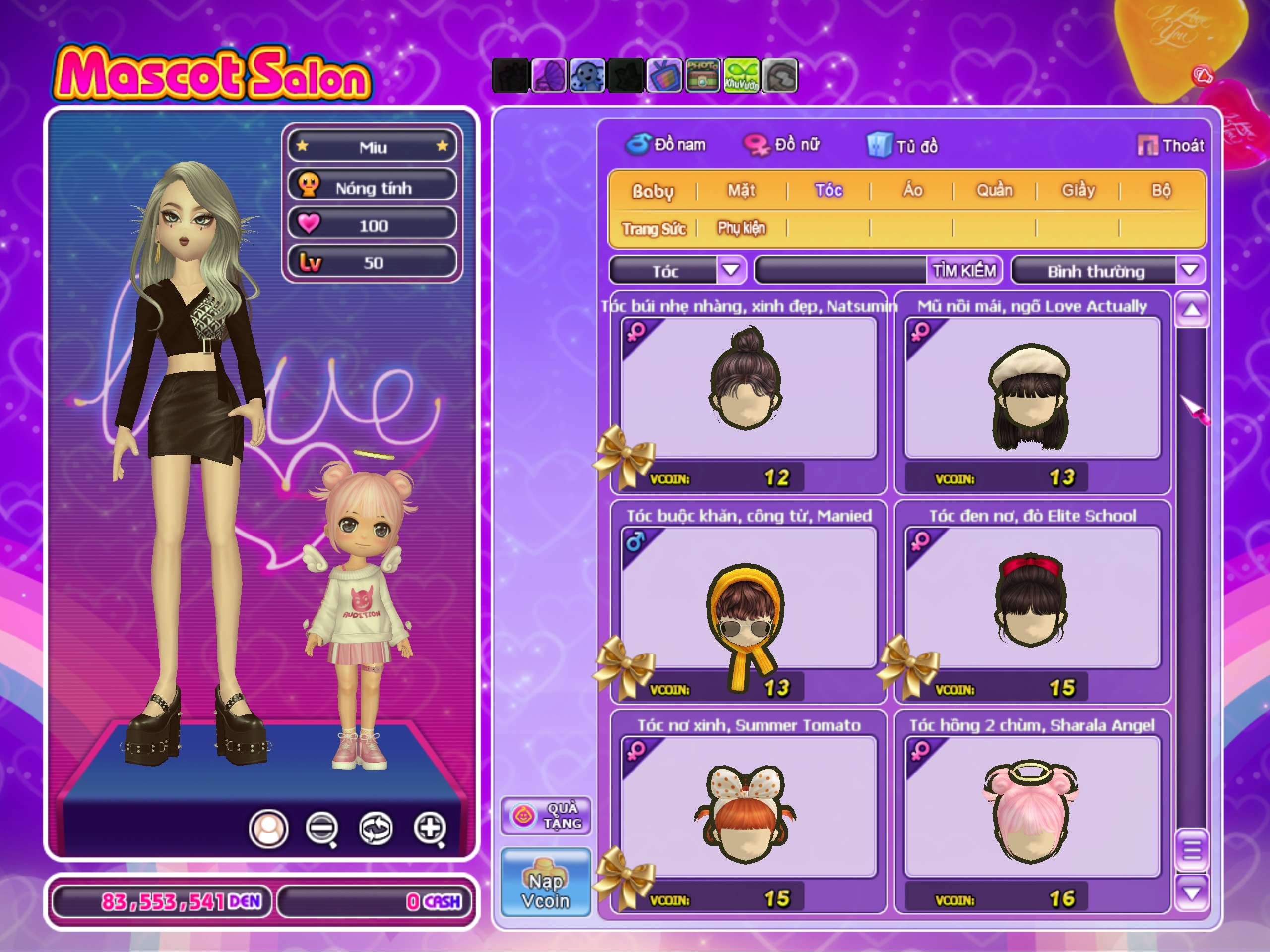Image resolution: width=1270 pixels, height=952 pixels.
Task: Expand the Tóc filter dropdown
Action: [x=730, y=270]
